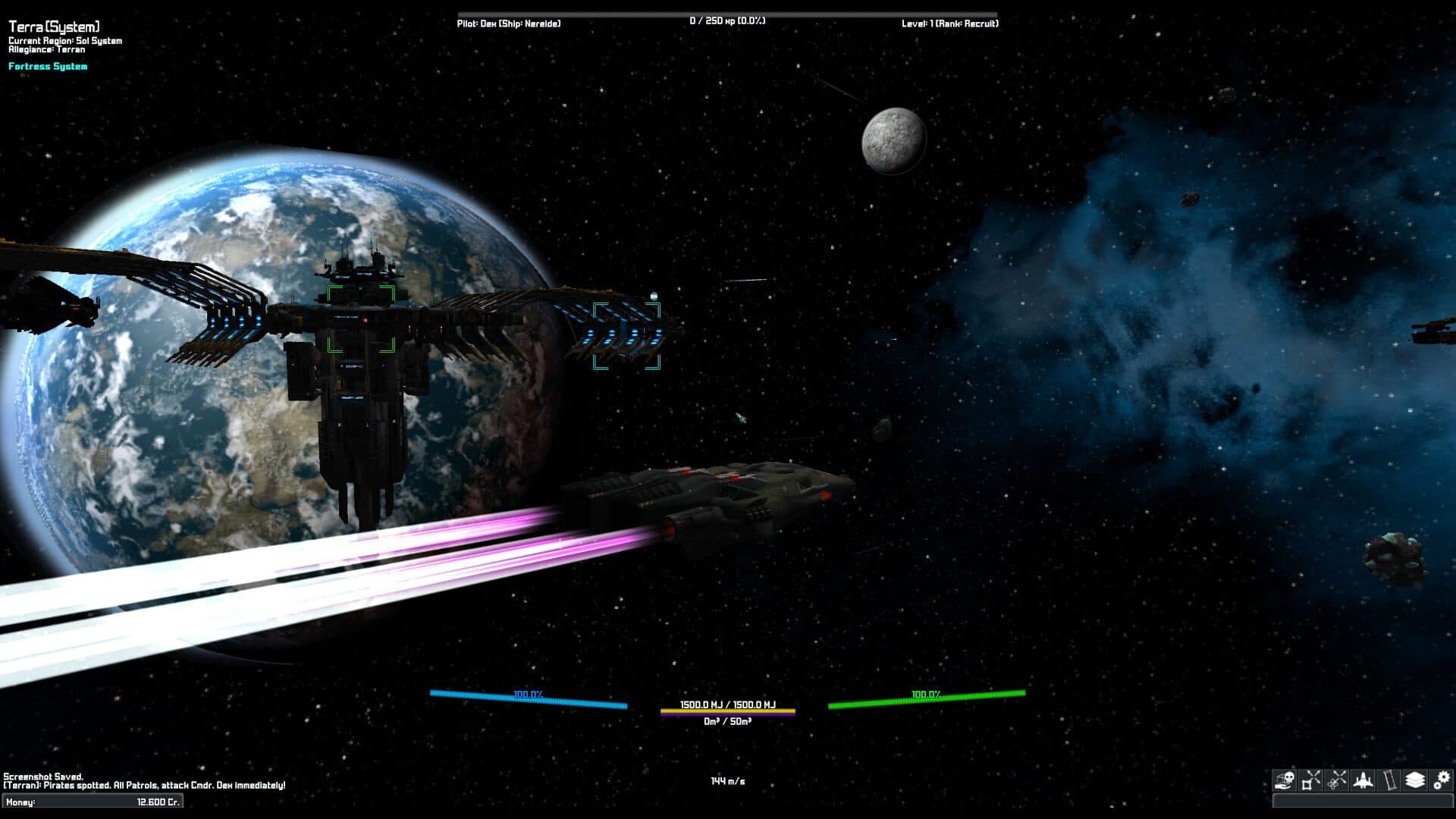Click the pirates-spotted chat message
This screenshot has height=819, width=1456.
point(144,784)
